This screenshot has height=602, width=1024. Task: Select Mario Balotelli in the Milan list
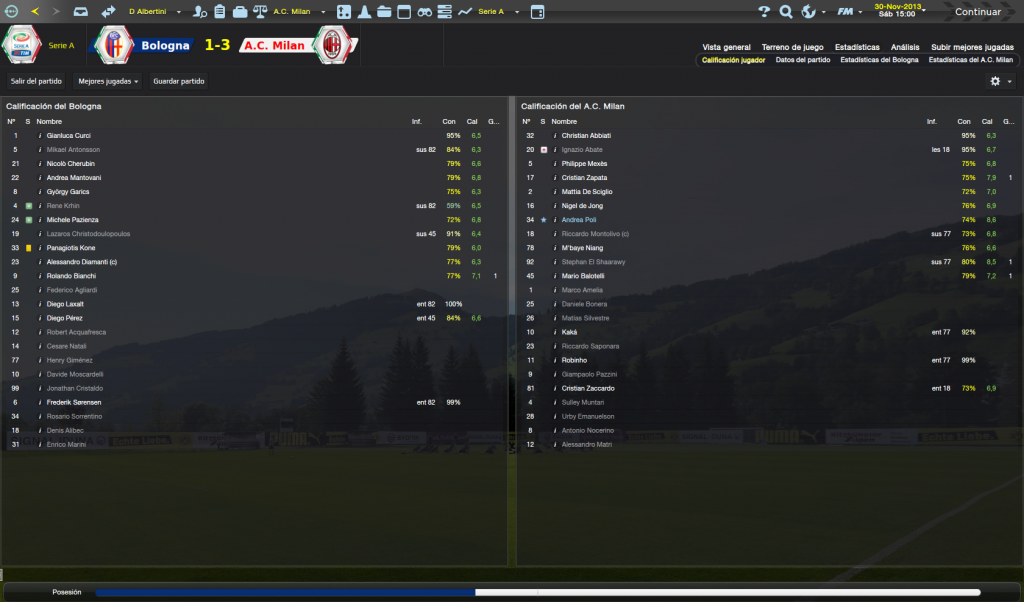[x=585, y=275]
